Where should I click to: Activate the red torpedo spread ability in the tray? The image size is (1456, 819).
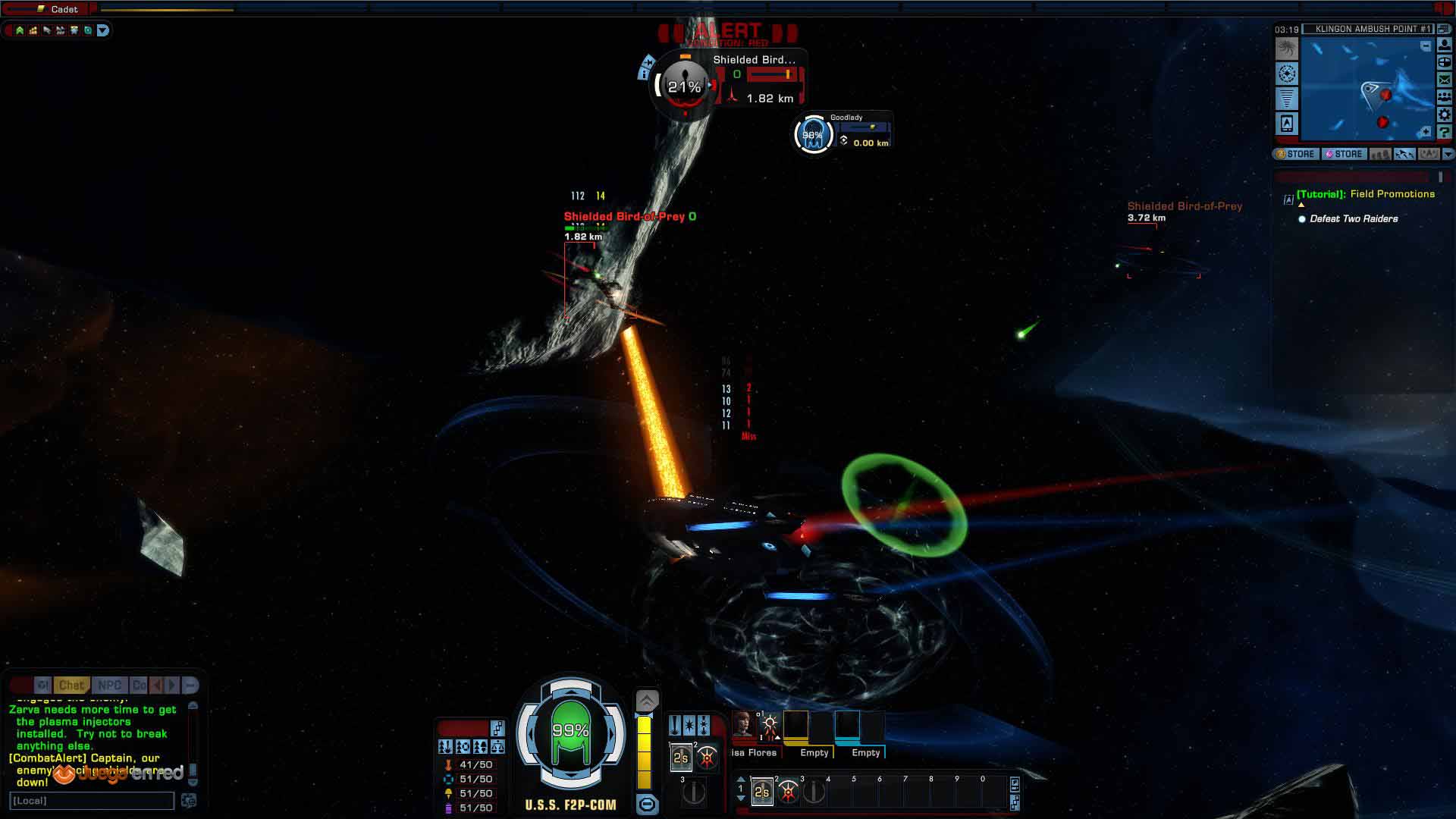click(788, 792)
